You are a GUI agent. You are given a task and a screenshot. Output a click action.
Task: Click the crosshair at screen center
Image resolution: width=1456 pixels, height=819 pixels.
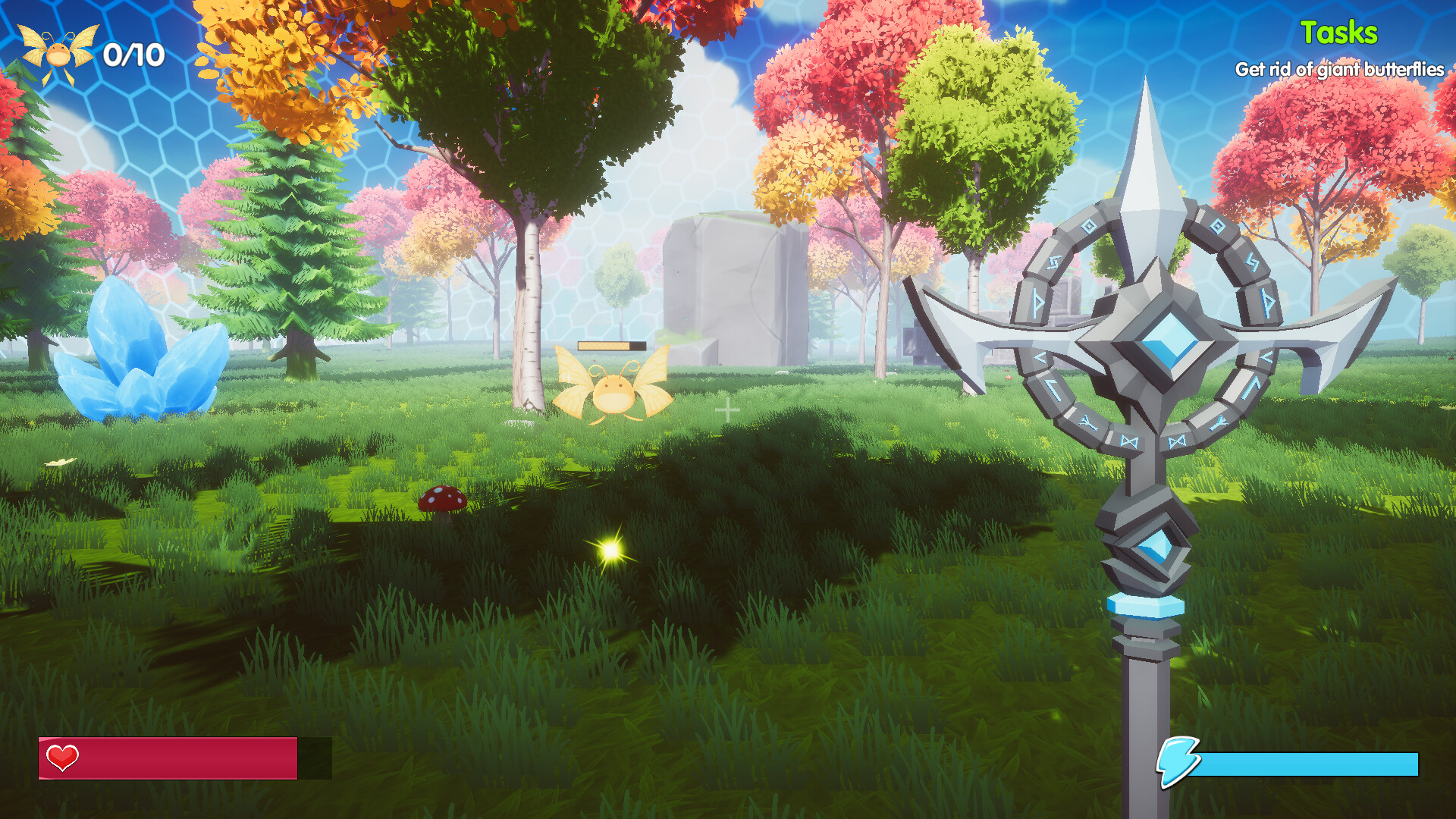pos(728,409)
